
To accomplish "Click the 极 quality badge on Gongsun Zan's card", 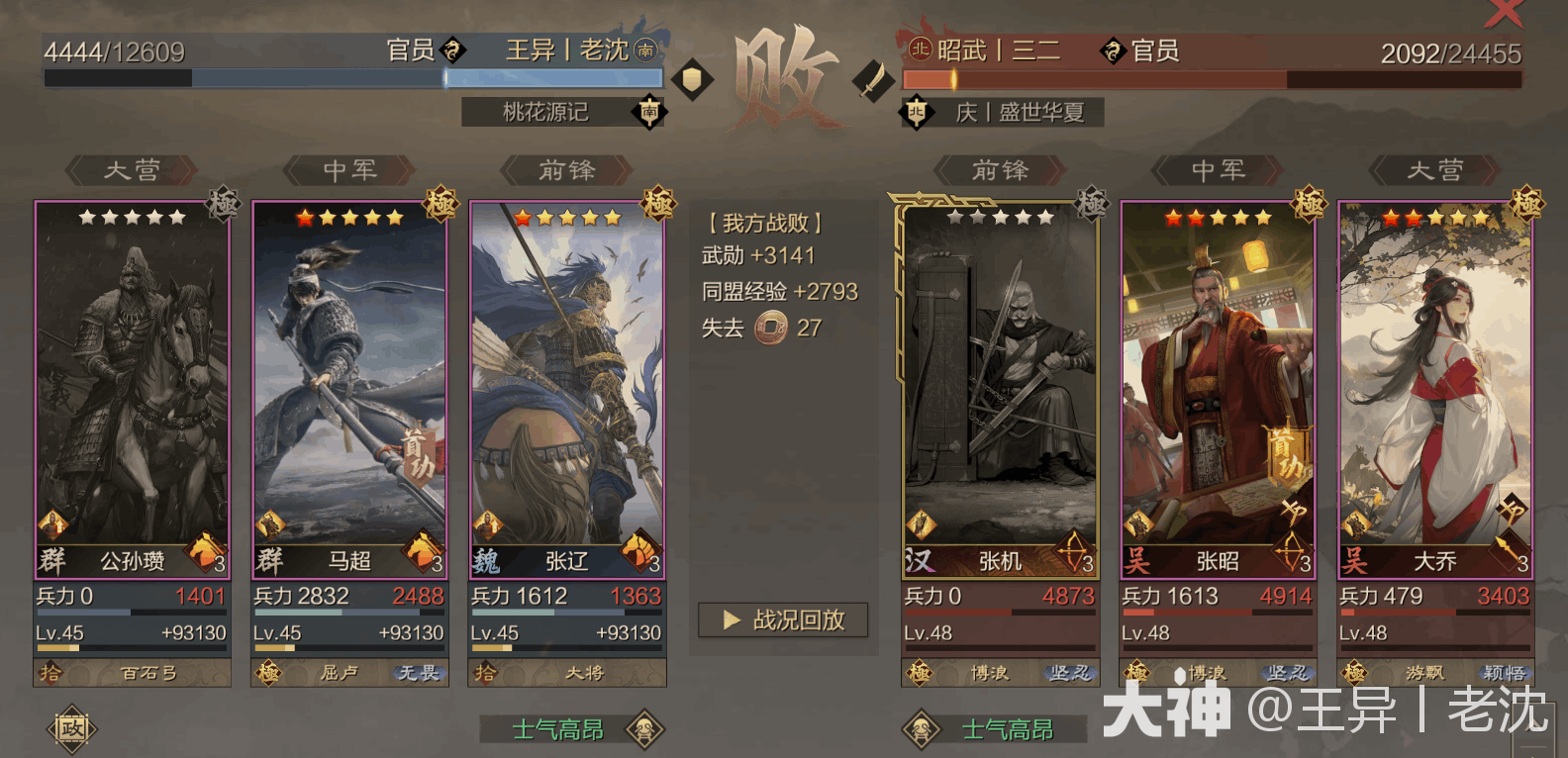I will pos(225,204).
